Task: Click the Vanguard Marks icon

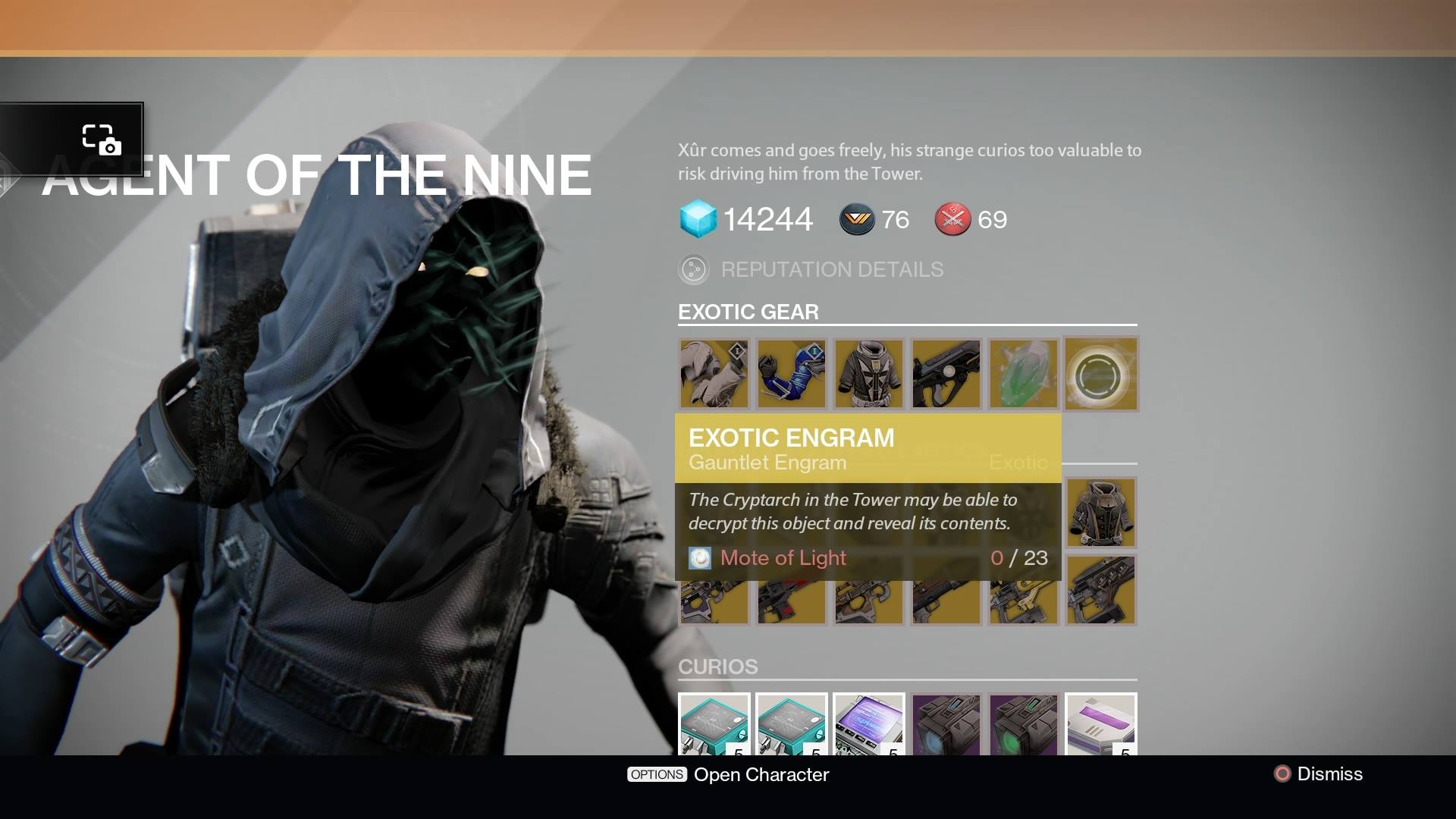Action: point(857,220)
